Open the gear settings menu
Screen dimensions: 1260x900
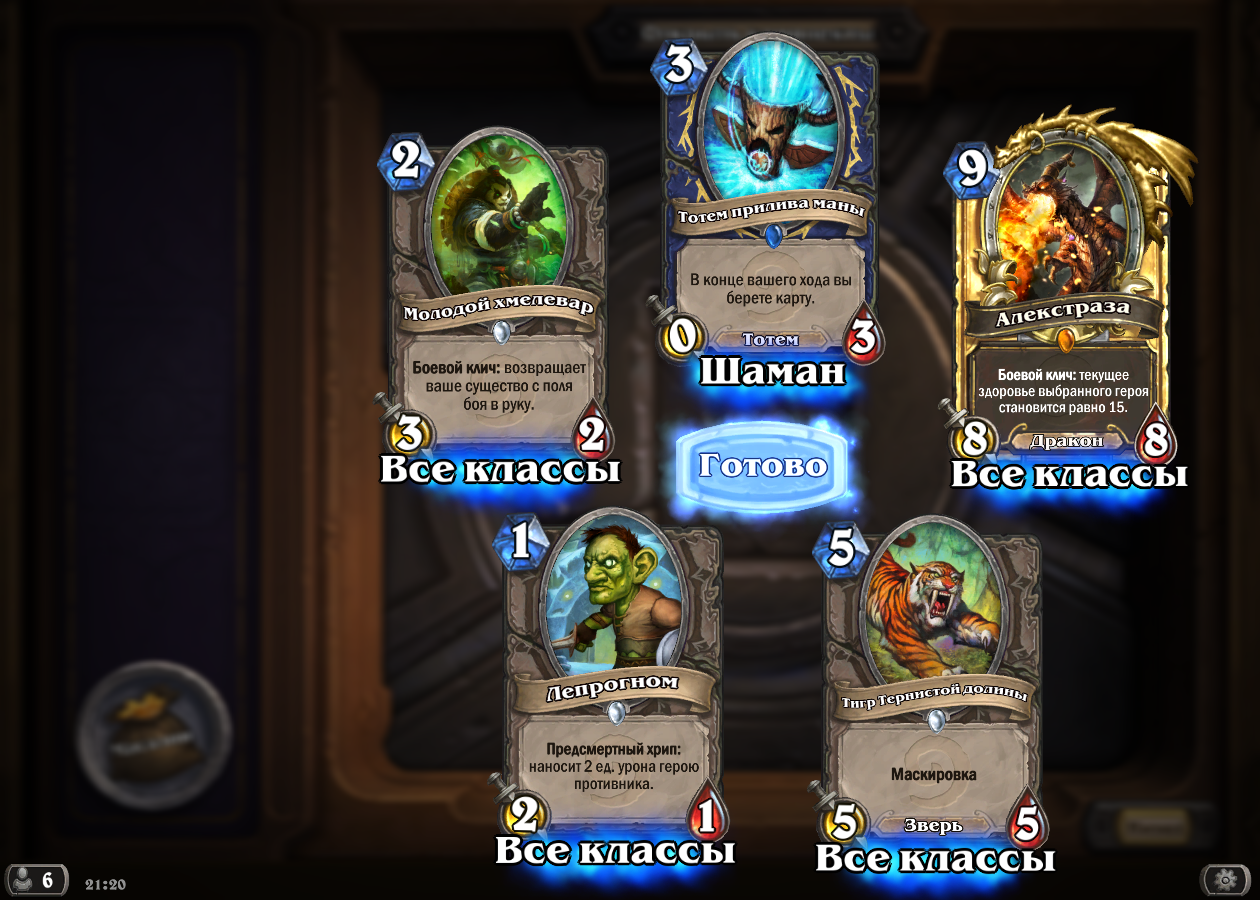click(x=1225, y=880)
